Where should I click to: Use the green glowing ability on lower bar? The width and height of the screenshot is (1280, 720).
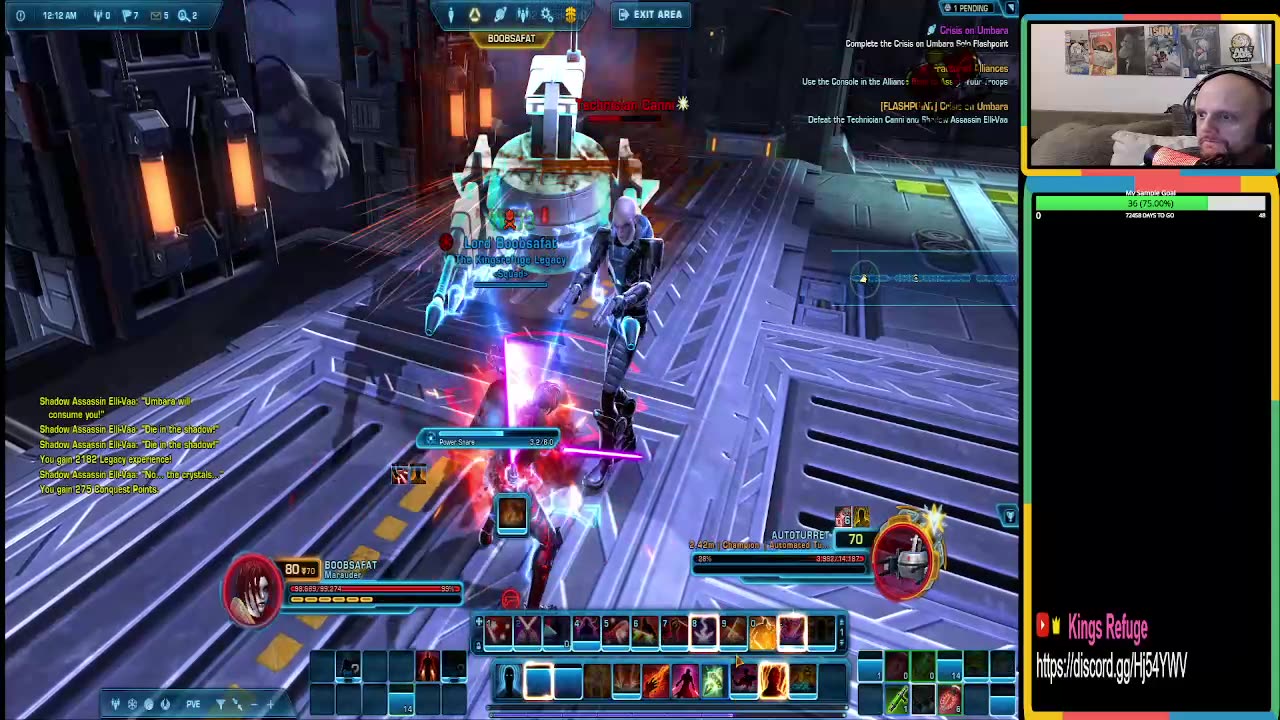[713, 681]
